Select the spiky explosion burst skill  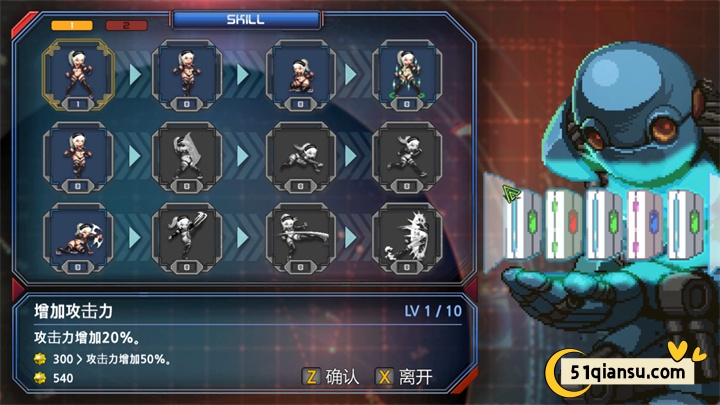[x=406, y=238]
